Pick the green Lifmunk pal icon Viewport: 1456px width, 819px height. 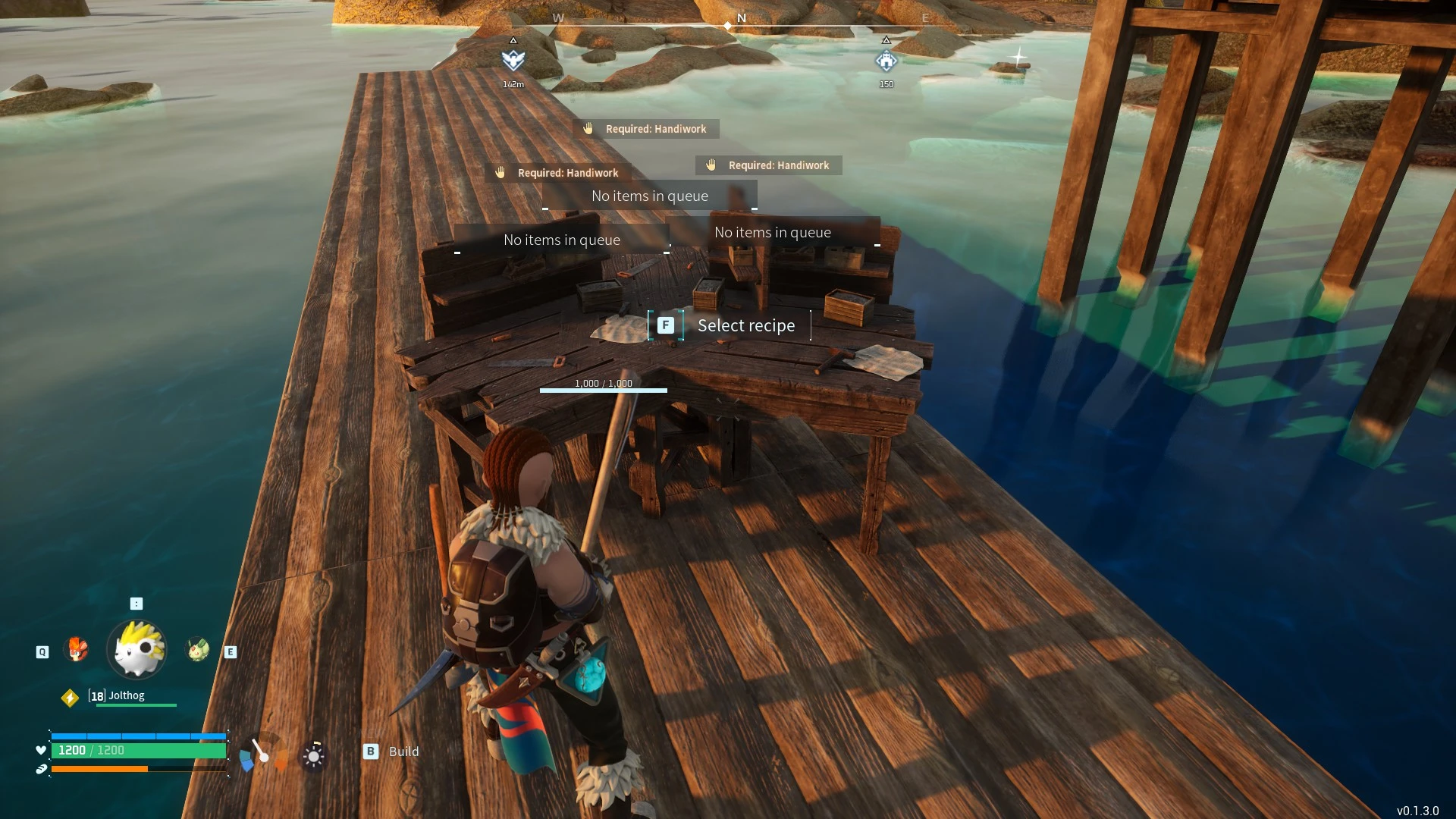[198, 649]
